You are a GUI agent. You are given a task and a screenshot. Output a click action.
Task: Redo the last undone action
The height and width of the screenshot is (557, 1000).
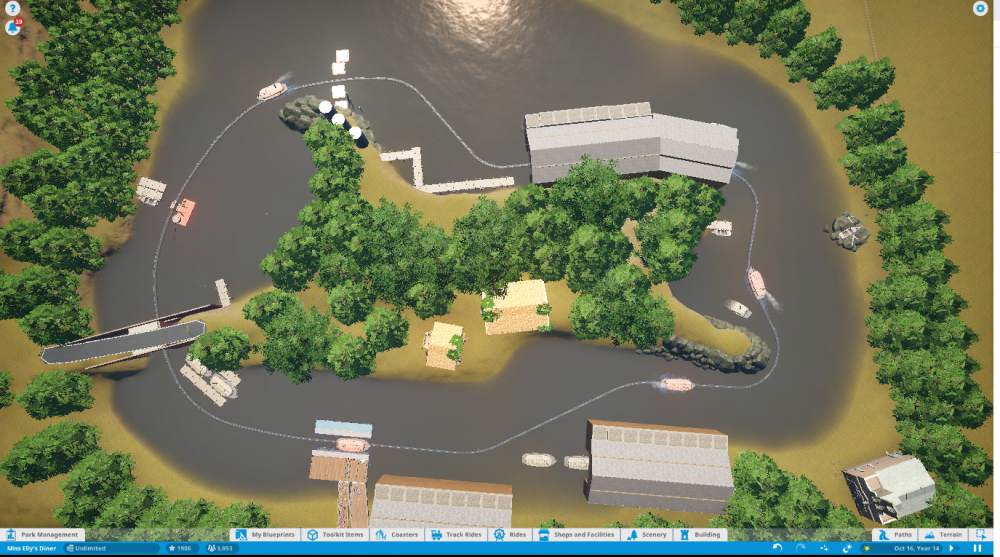799,548
